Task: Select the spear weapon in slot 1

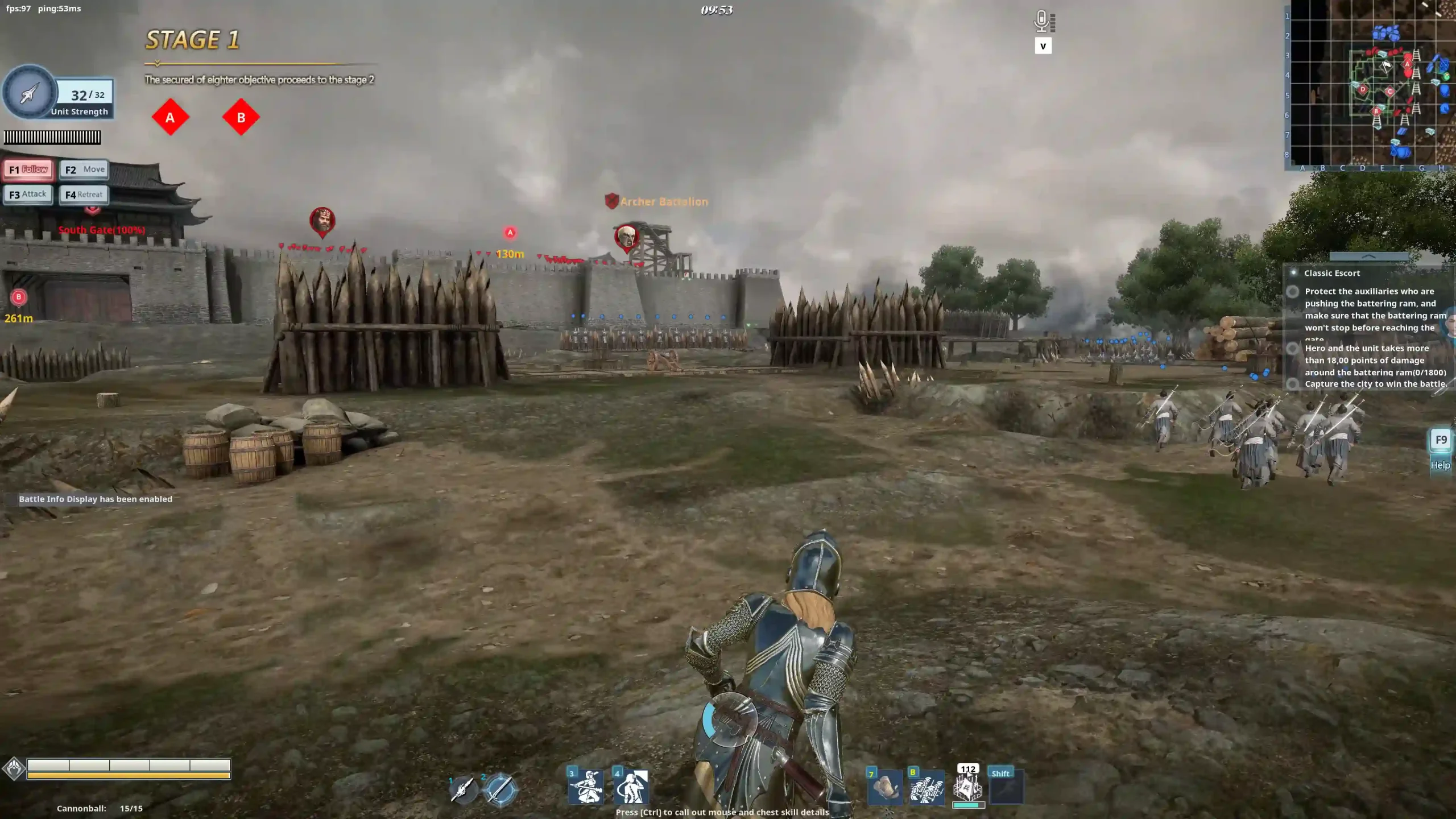Action: [464, 789]
